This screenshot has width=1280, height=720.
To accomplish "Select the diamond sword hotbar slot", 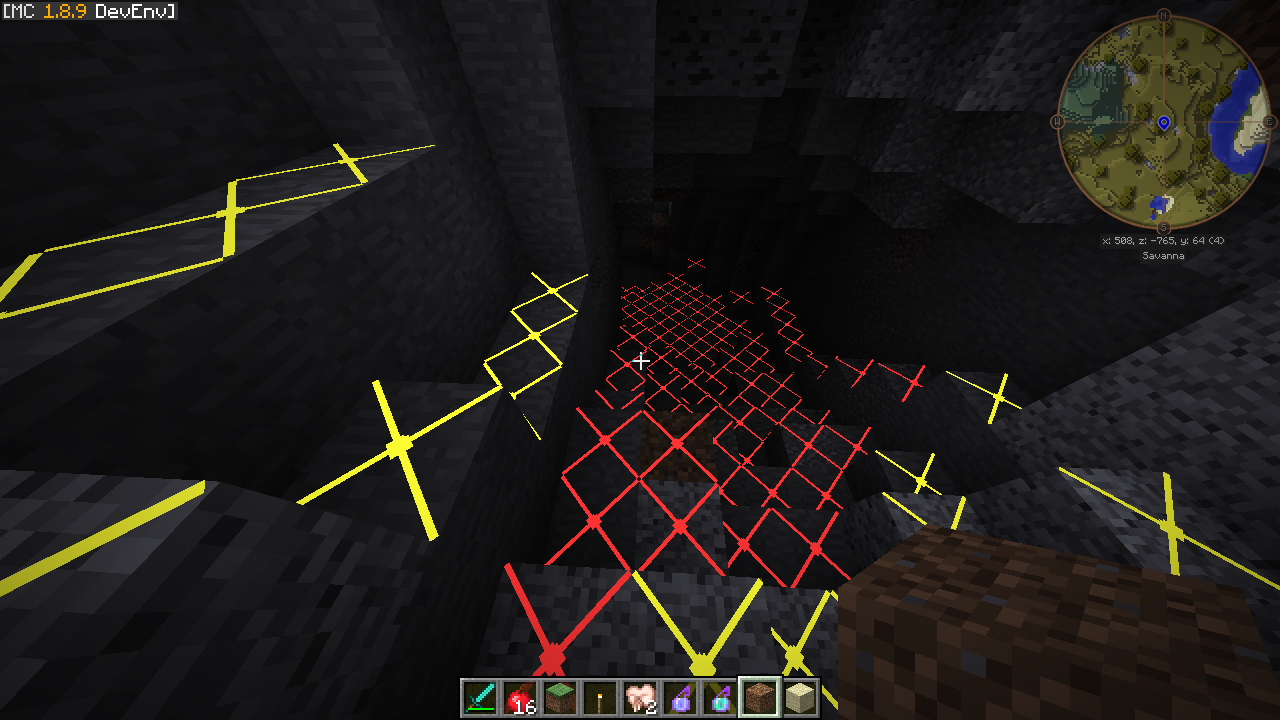I will [x=480, y=698].
